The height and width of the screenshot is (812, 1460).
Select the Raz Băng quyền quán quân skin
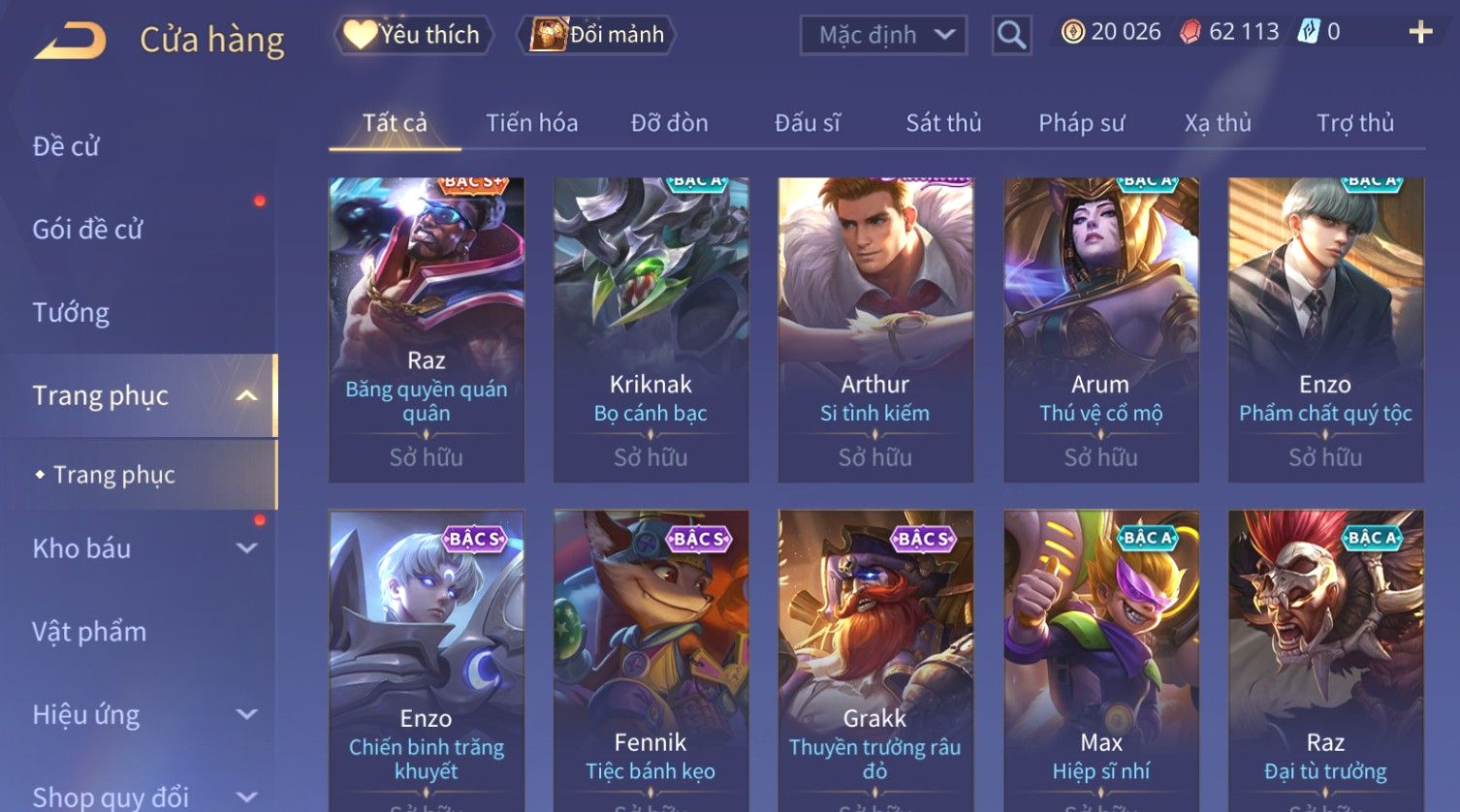427,329
